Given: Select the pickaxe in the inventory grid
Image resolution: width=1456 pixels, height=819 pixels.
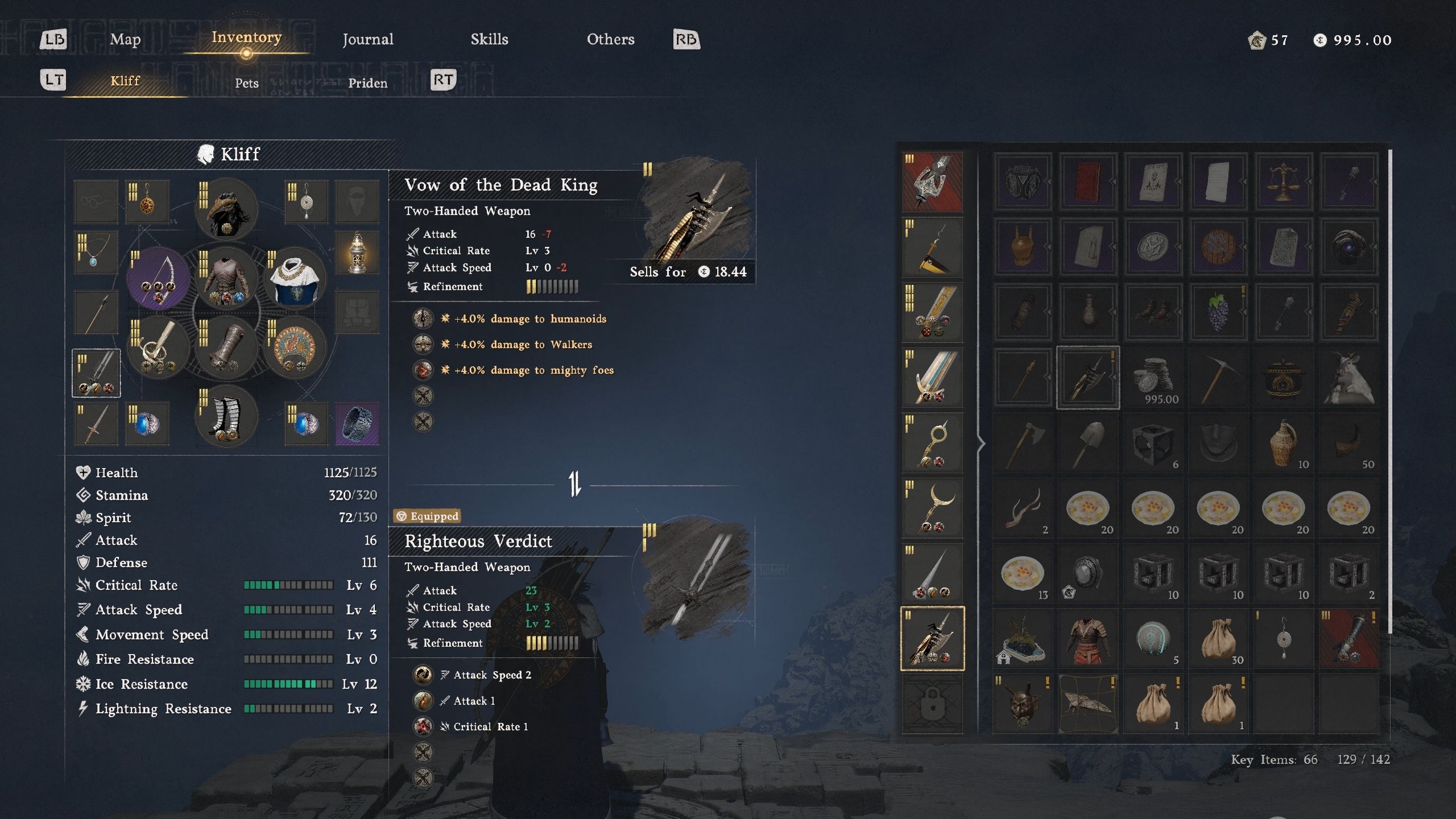Looking at the screenshot, I should (x=1218, y=378).
